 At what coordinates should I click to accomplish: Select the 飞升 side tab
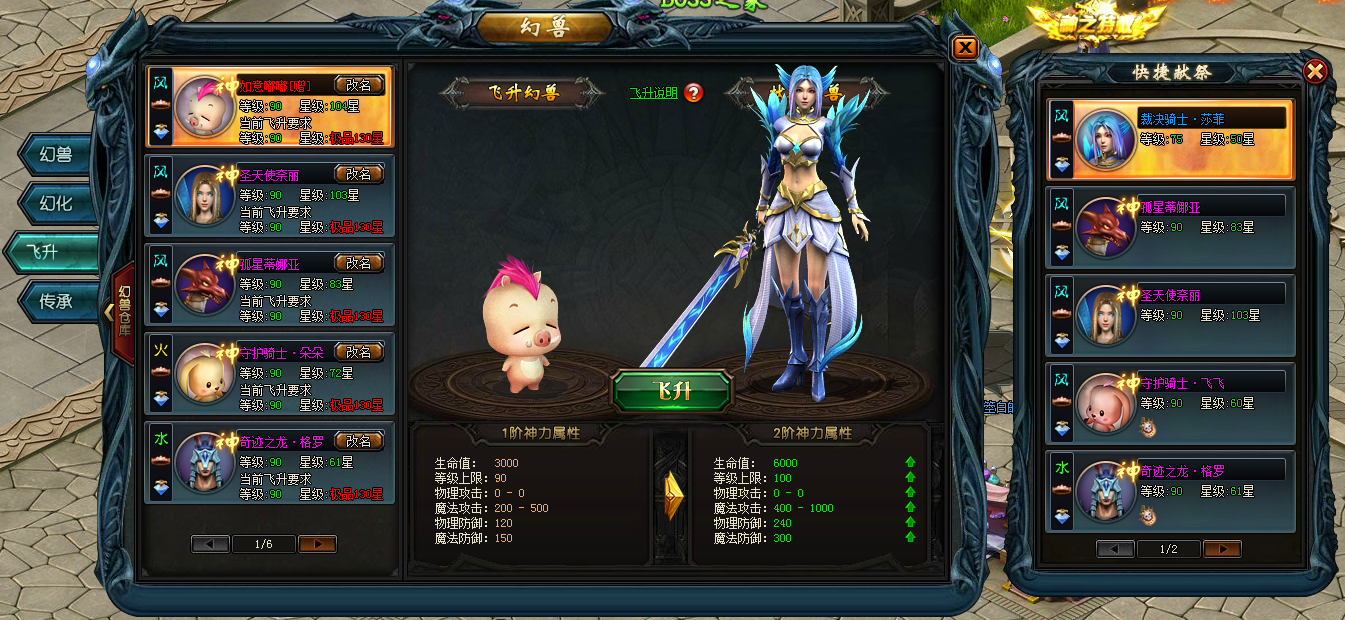[56, 252]
